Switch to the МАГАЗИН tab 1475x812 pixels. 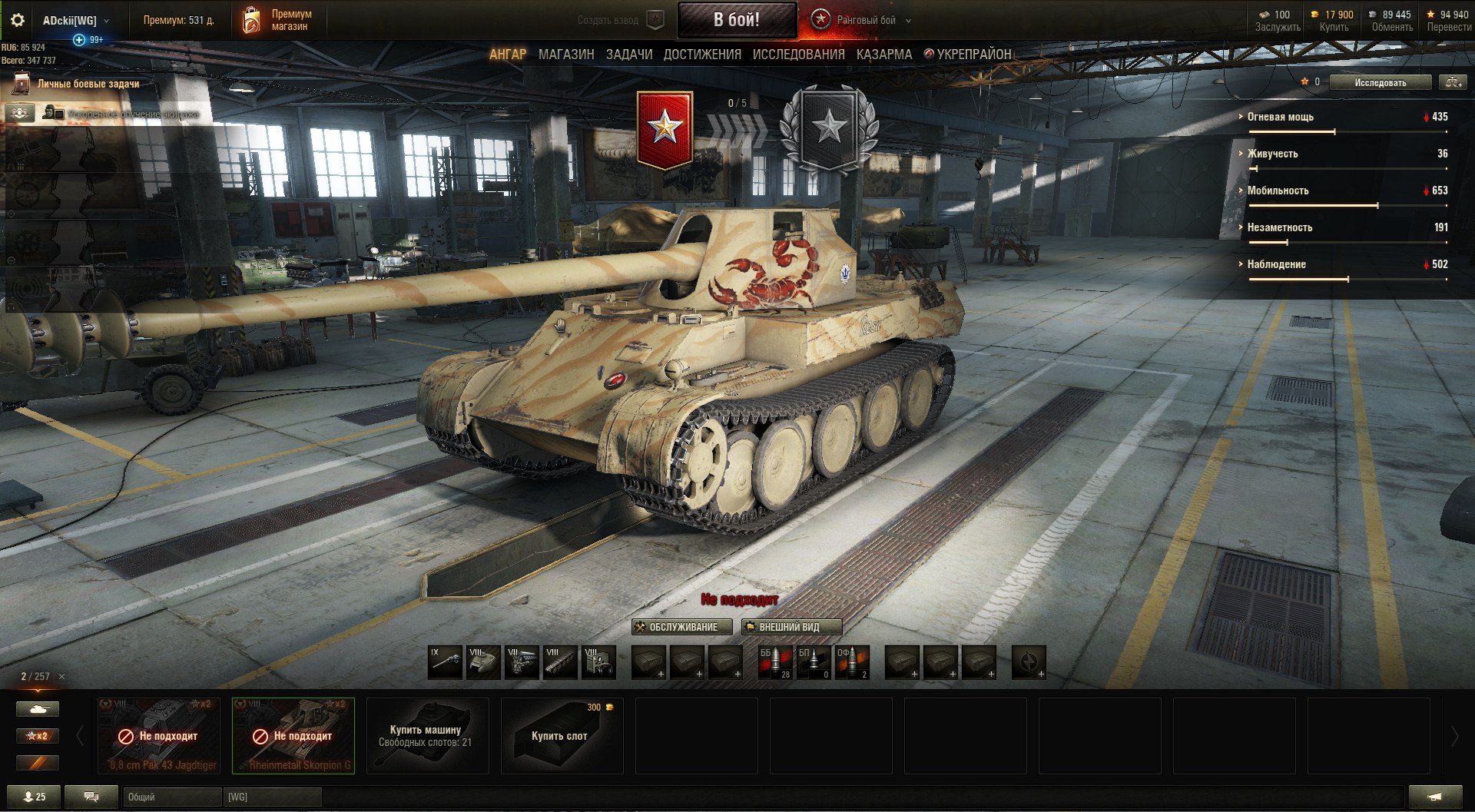(566, 55)
